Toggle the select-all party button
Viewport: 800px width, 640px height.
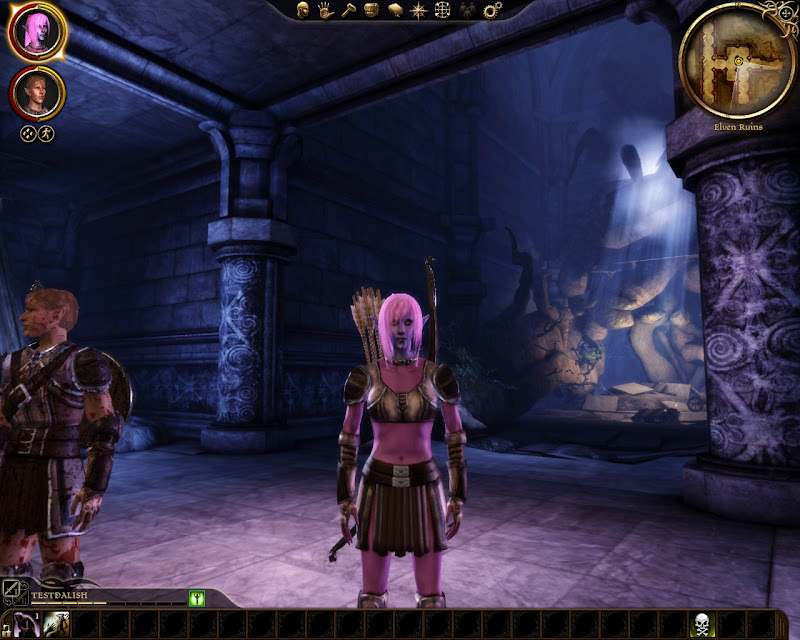coord(29,132)
